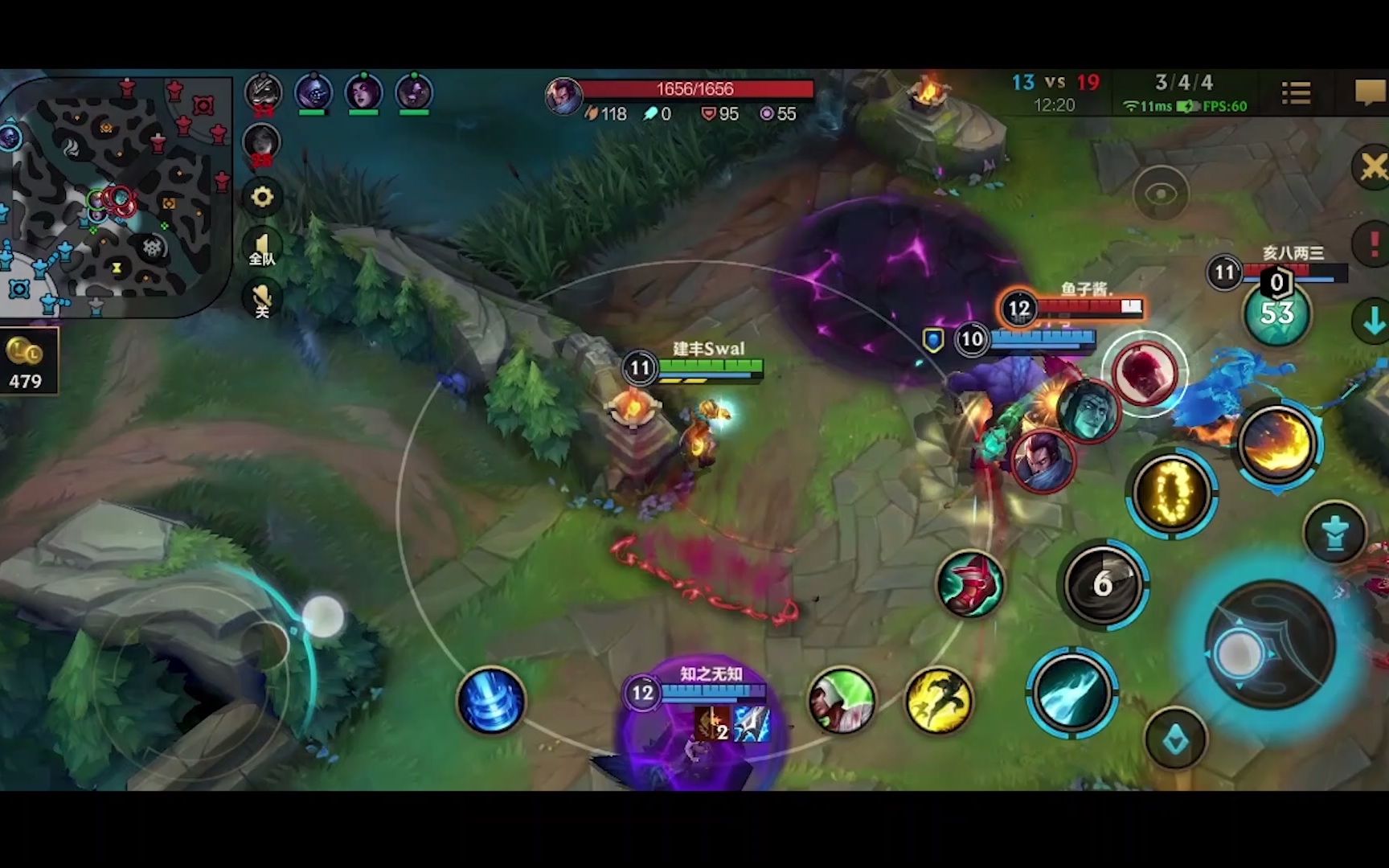Tap the attack-tower target button
The image size is (1389, 868).
(x=1334, y=532)
